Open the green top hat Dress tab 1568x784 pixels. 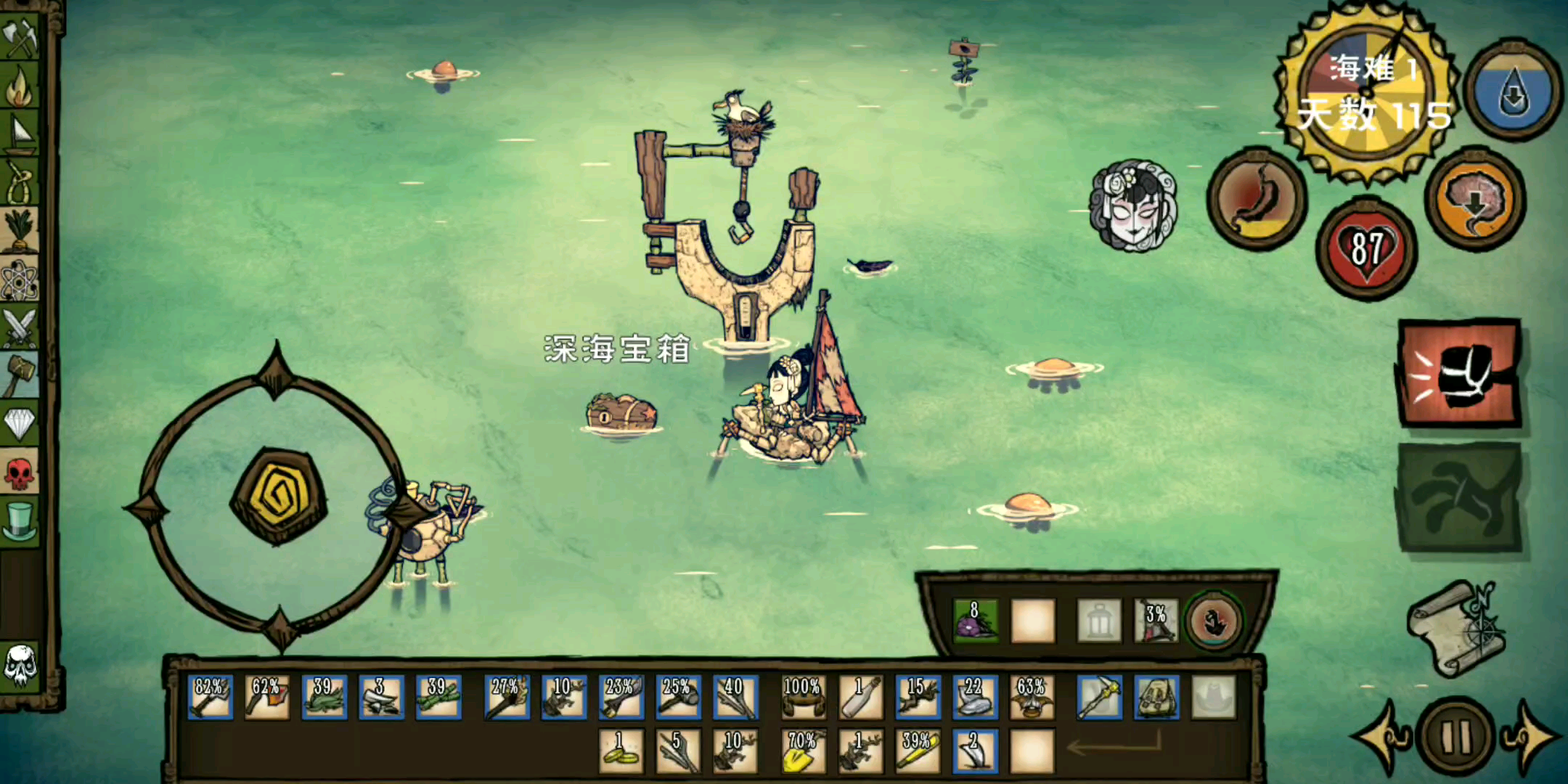(x=20, y=520)
